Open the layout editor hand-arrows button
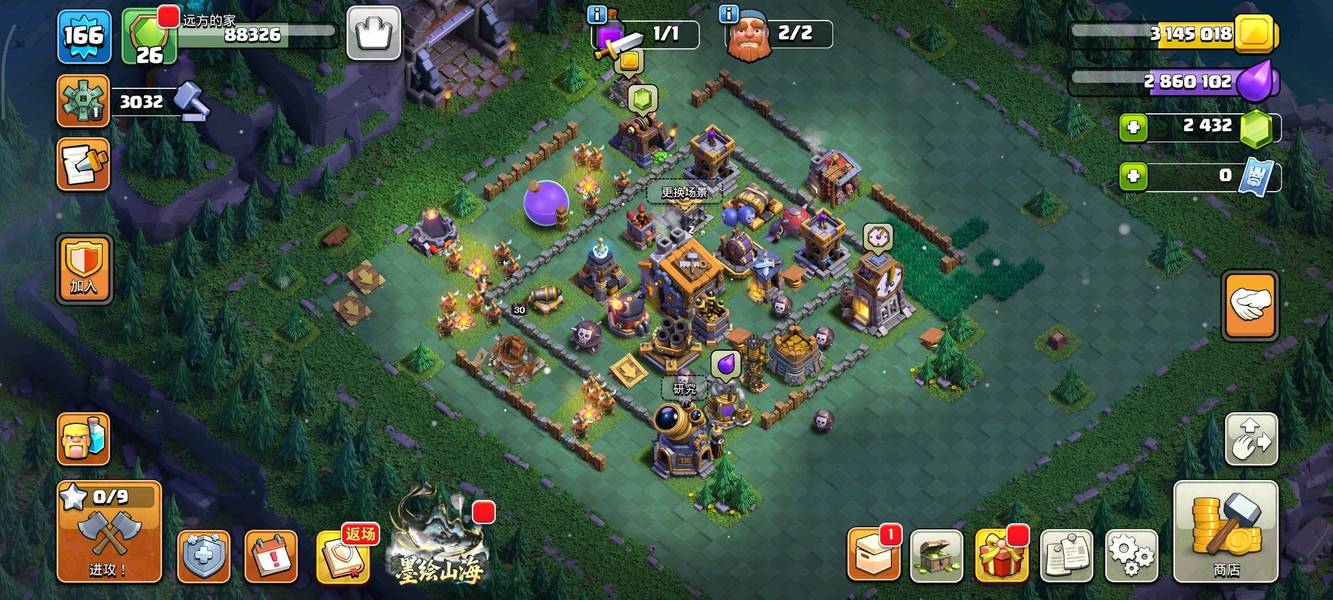Screen dimensions: 1333x600 [1251, 439]
